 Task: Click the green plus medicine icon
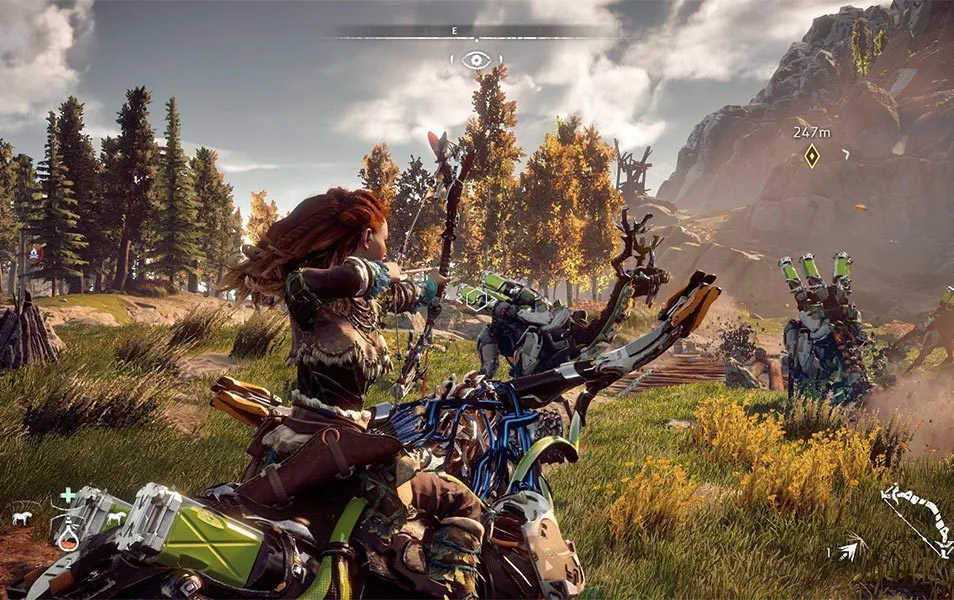pos(67,495)
